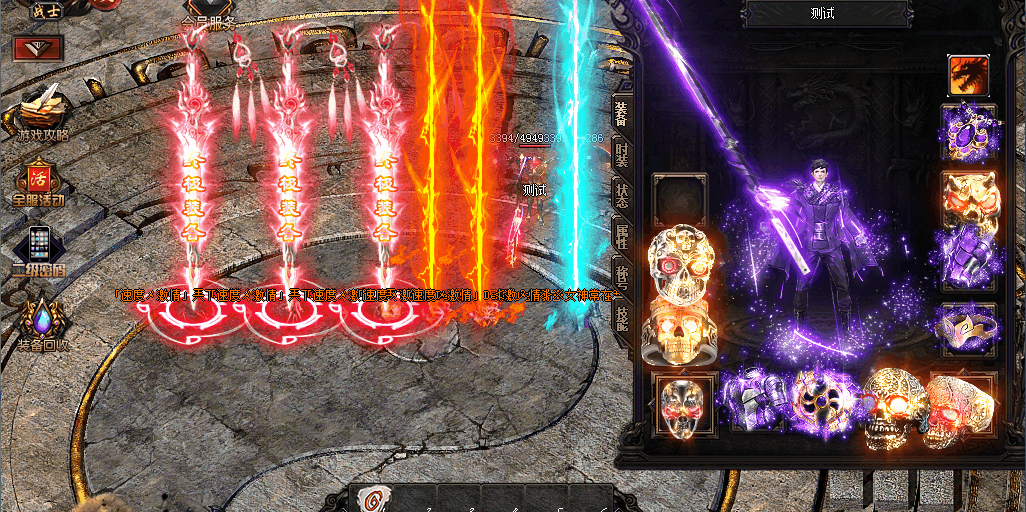Select the fire dragon icon slot
This screenshot has width=1026, height=512.
tap(968, 75)
